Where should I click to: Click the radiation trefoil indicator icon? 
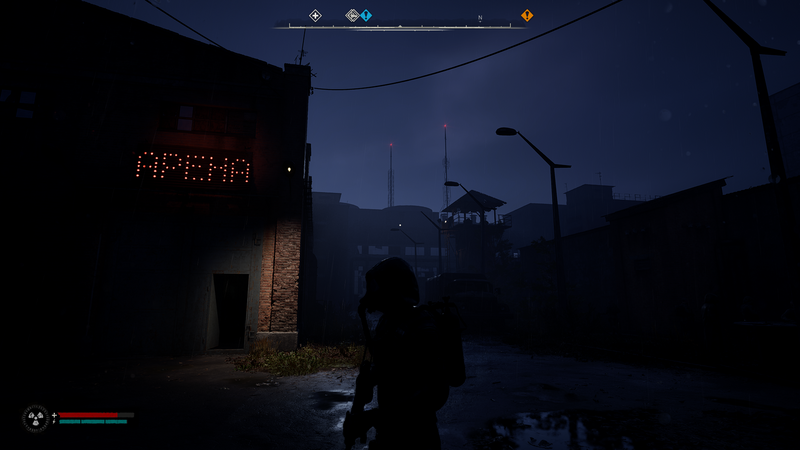click(x=36, y=418)
